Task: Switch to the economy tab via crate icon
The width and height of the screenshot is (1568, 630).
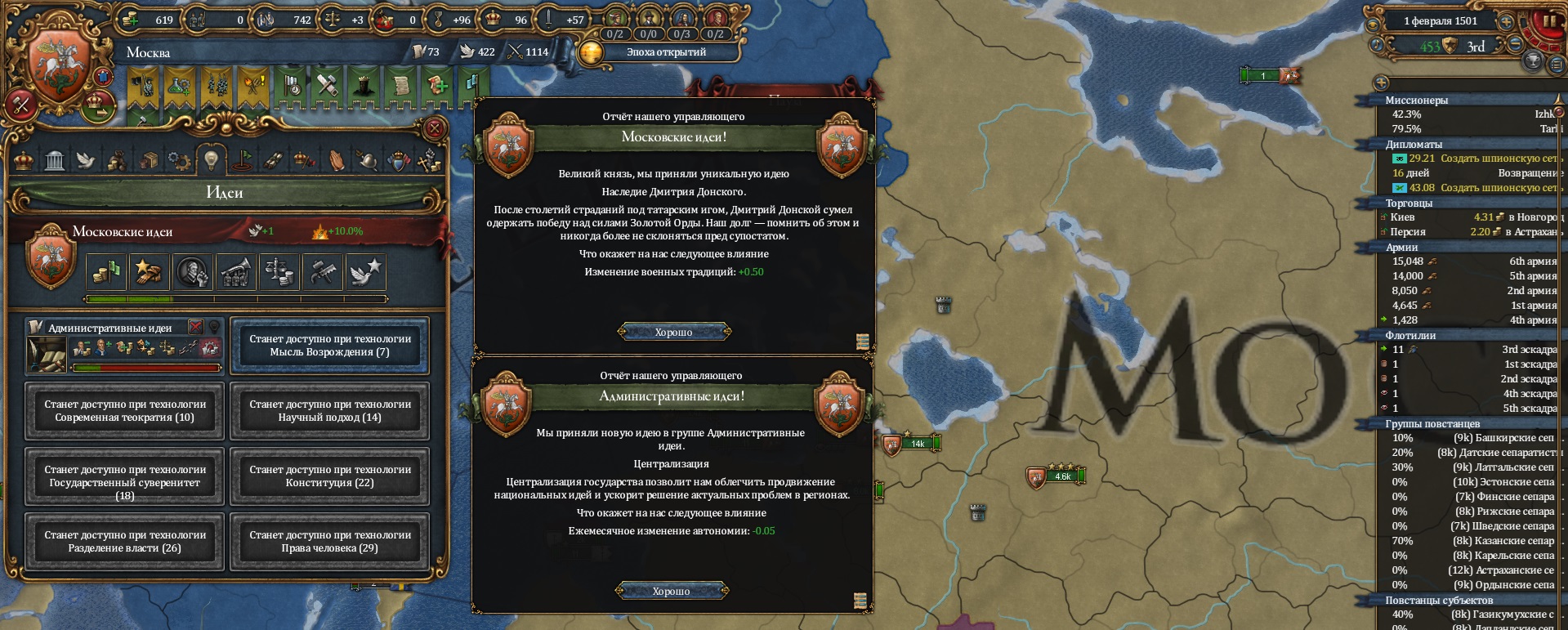Action: [150, 160]
